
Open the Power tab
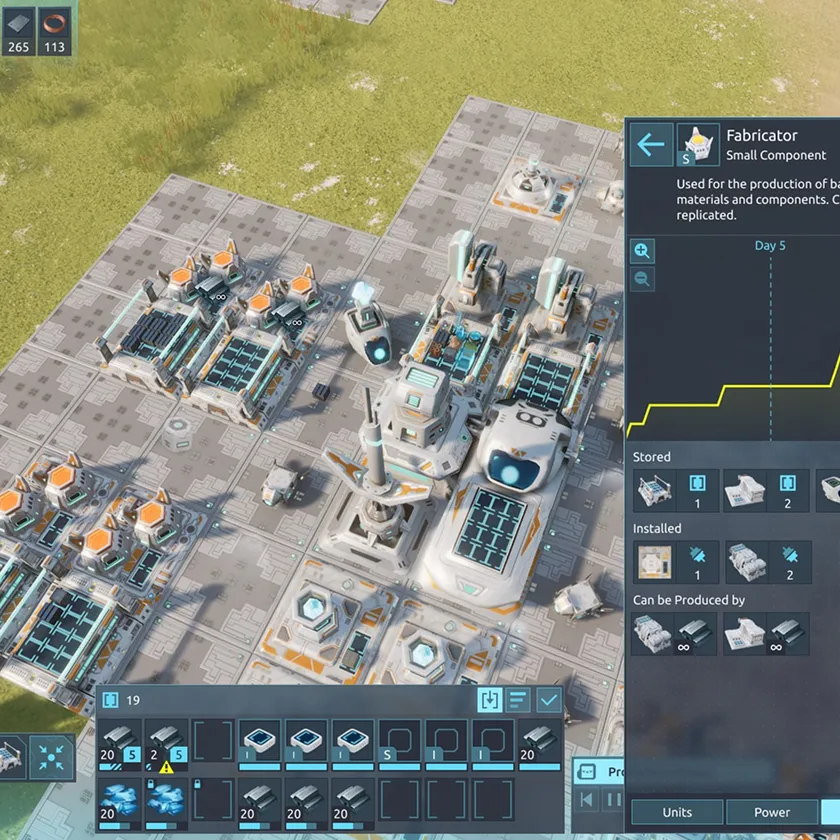pos(771,812)
